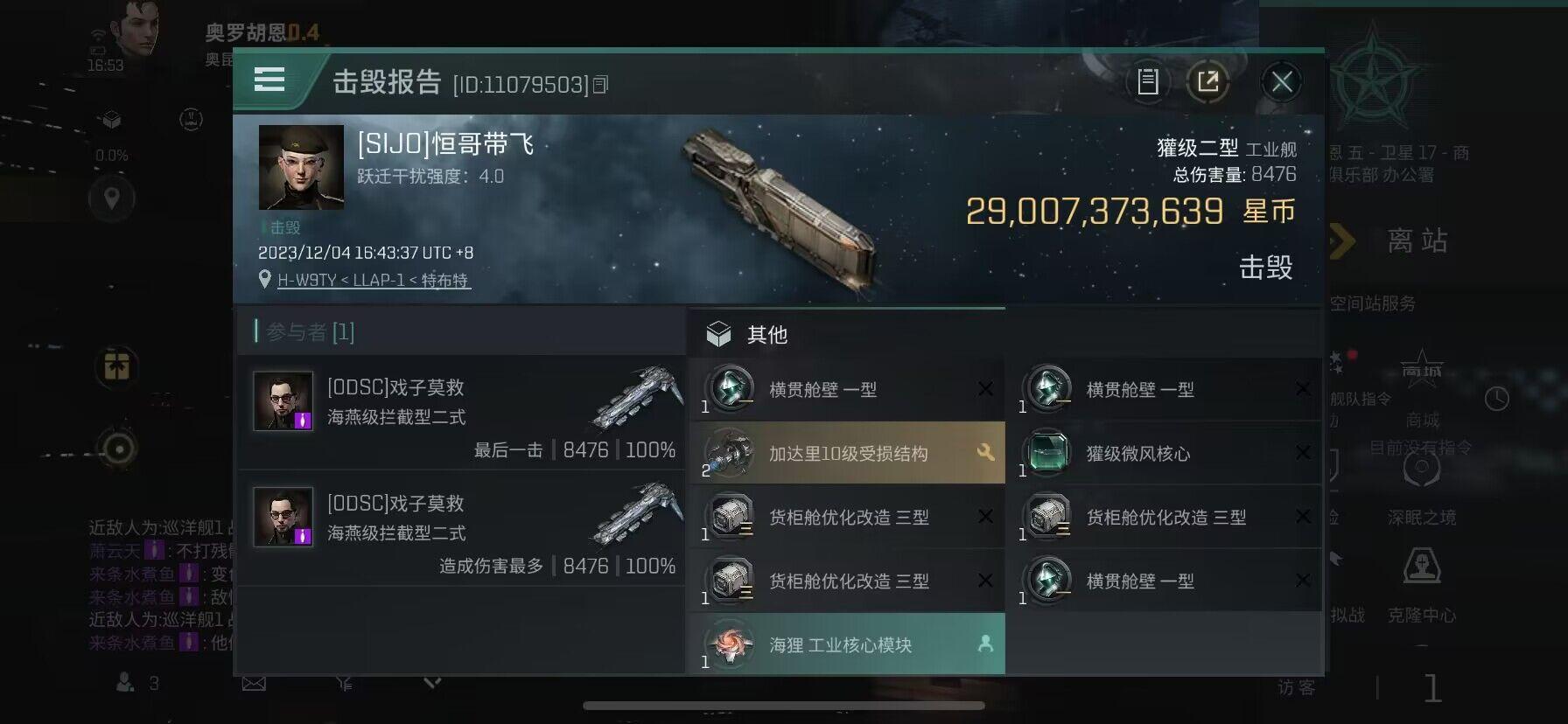Share the kill report via export icon
This screenshot has width=1568, height=724.
click(x=1209, y=82)
